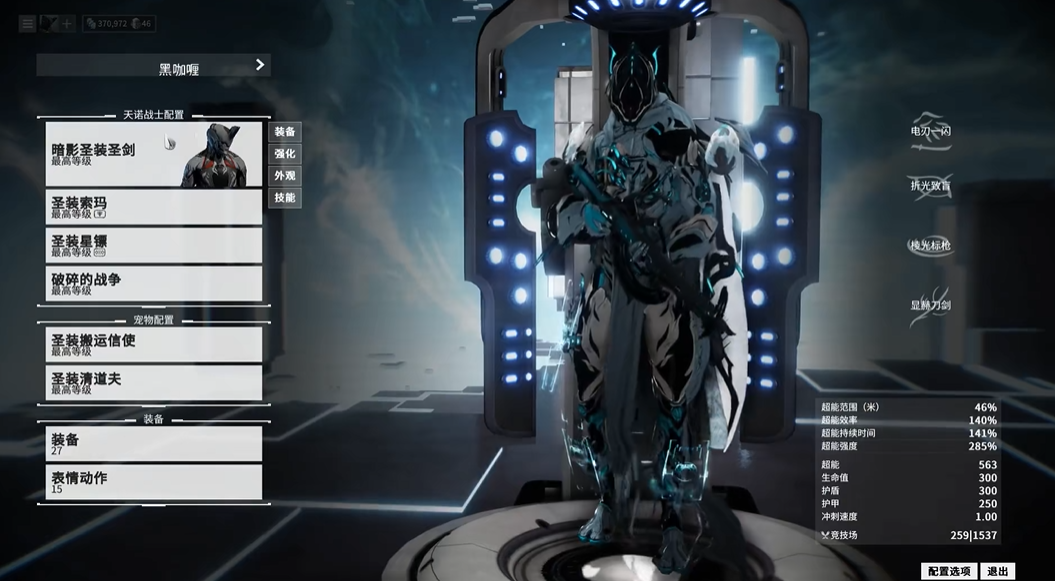Open the 装备 side tab
This screenshot has height=581, width=1055.
(285, 132)
